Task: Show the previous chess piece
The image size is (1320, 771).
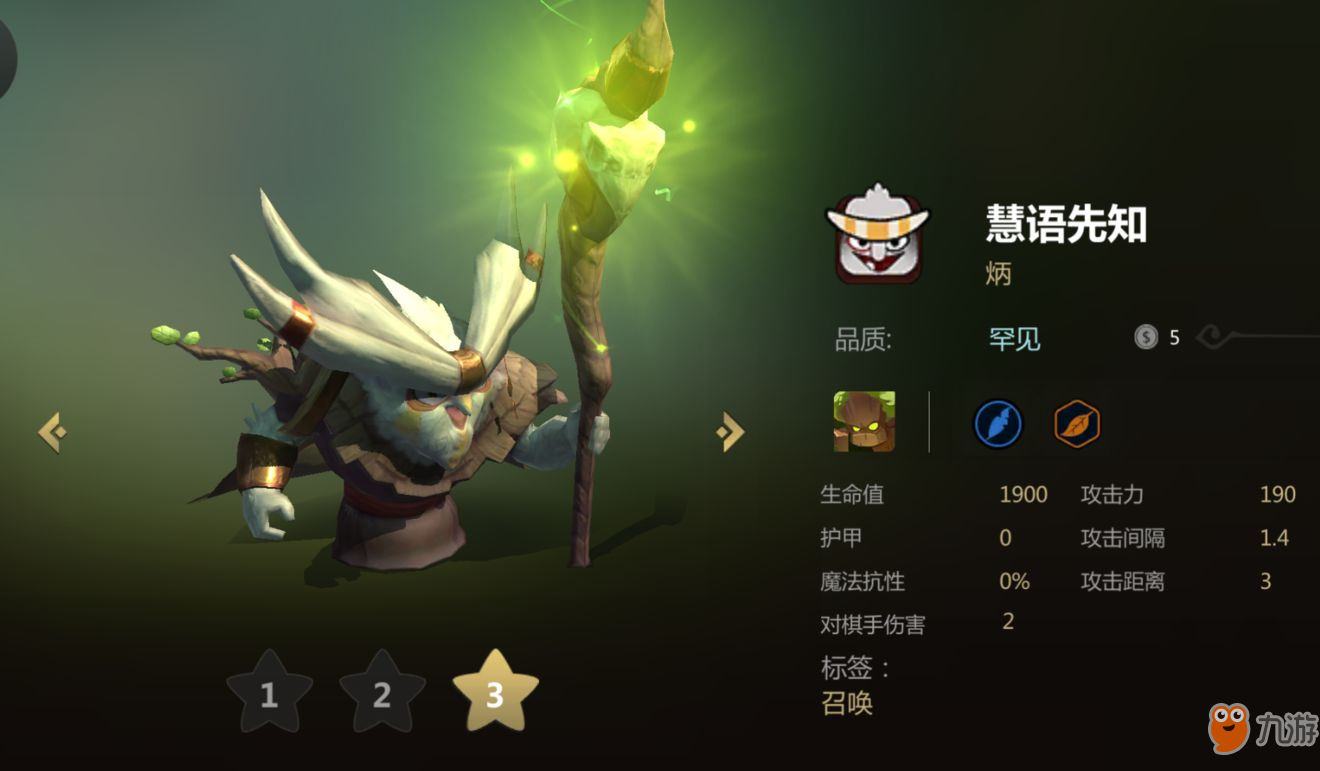Action: click(52, 432)
